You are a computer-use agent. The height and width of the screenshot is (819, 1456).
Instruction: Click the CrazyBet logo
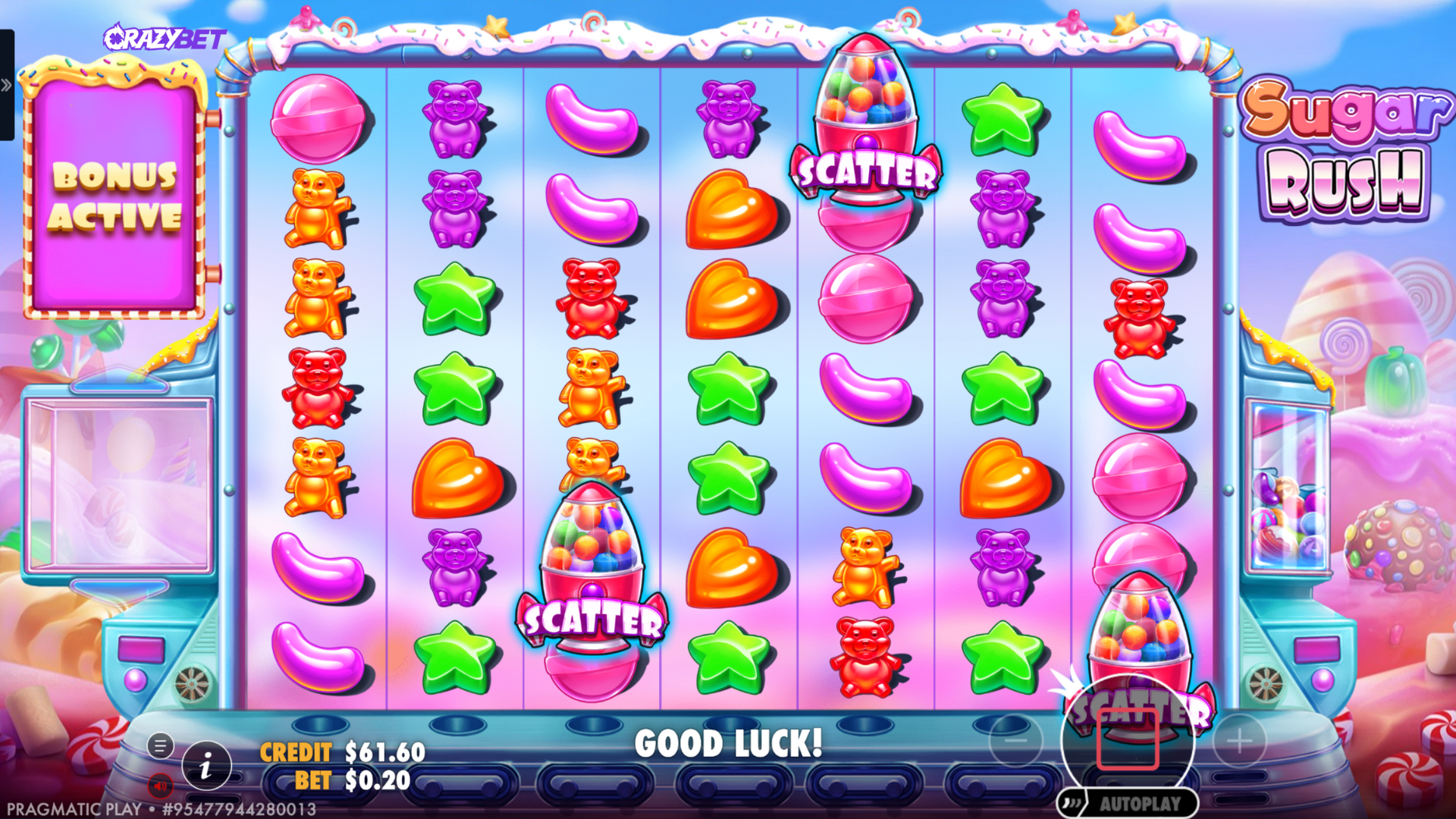click(x=165, y=38)
